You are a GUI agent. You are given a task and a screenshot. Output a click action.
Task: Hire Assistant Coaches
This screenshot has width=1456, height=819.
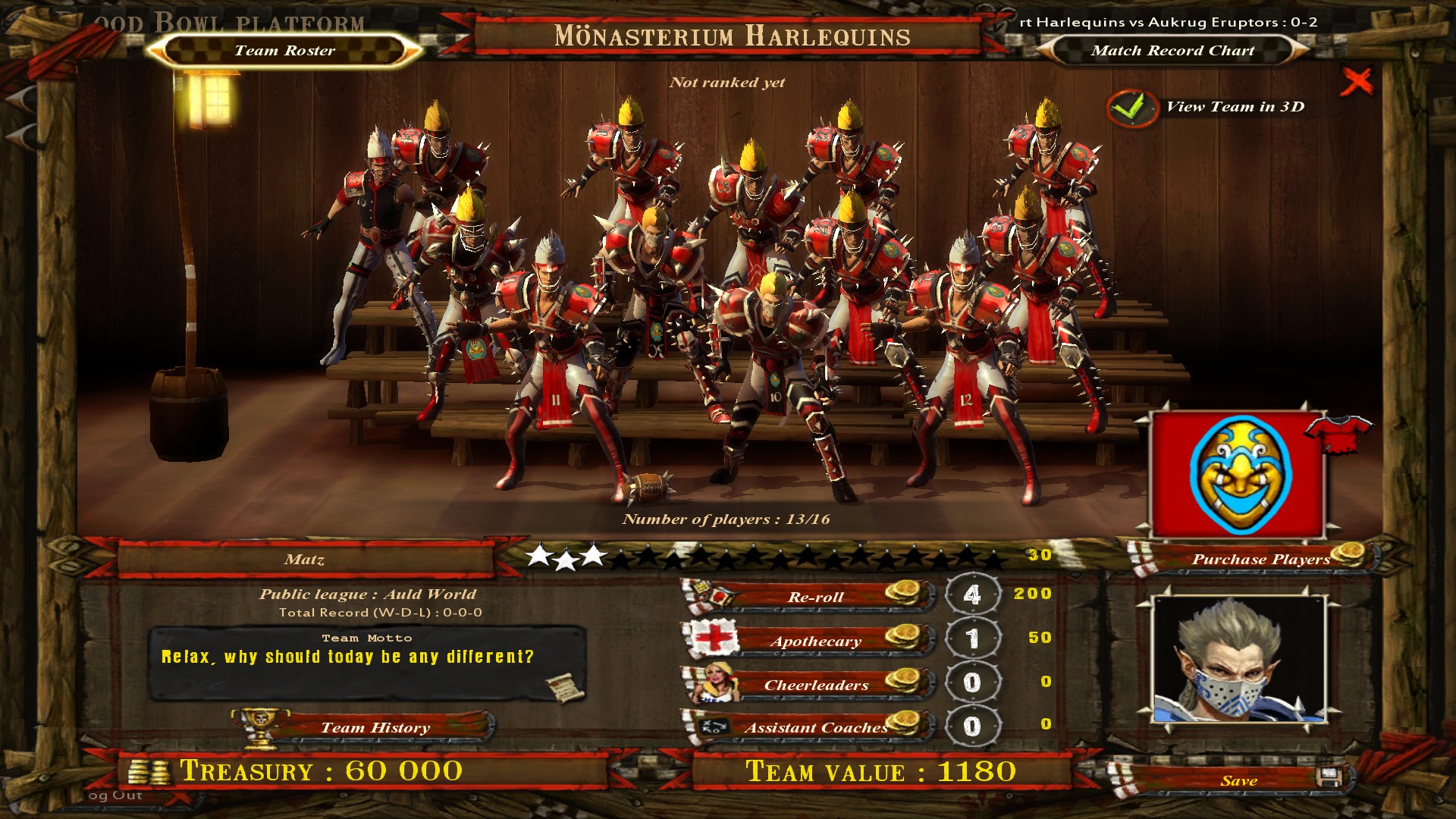815,728
